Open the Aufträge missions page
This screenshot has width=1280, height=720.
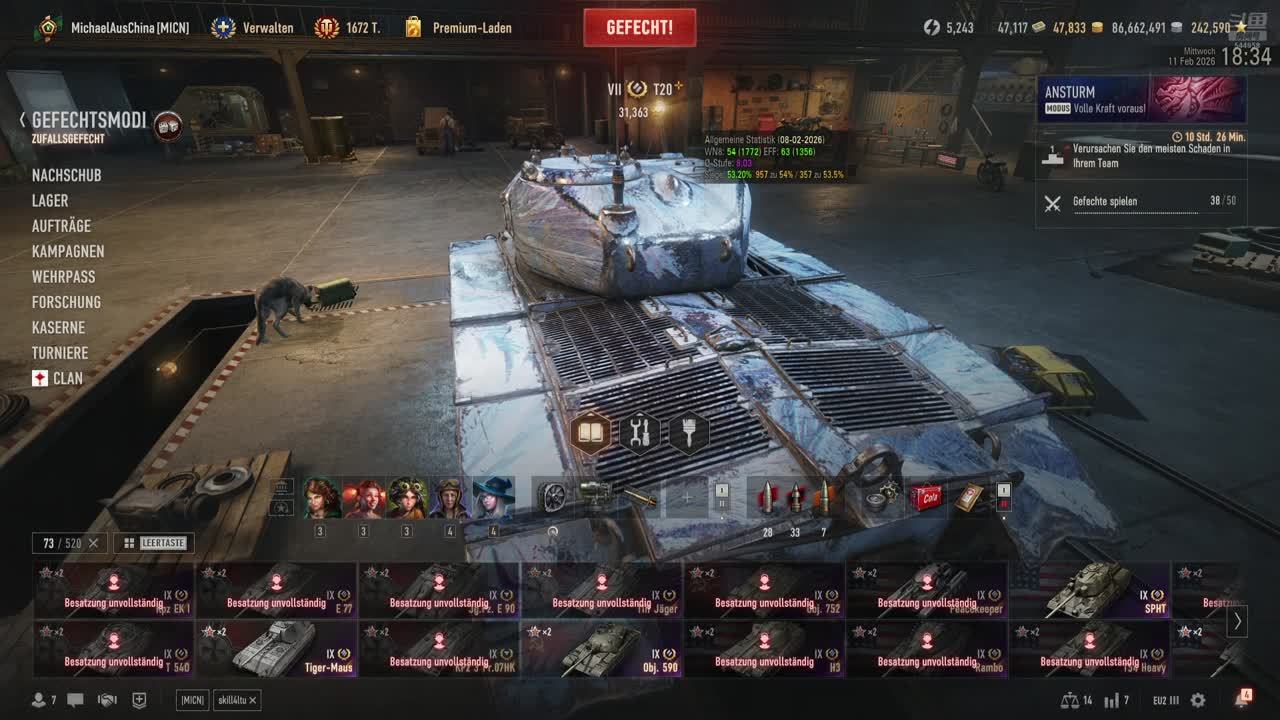tap(61, 226)
